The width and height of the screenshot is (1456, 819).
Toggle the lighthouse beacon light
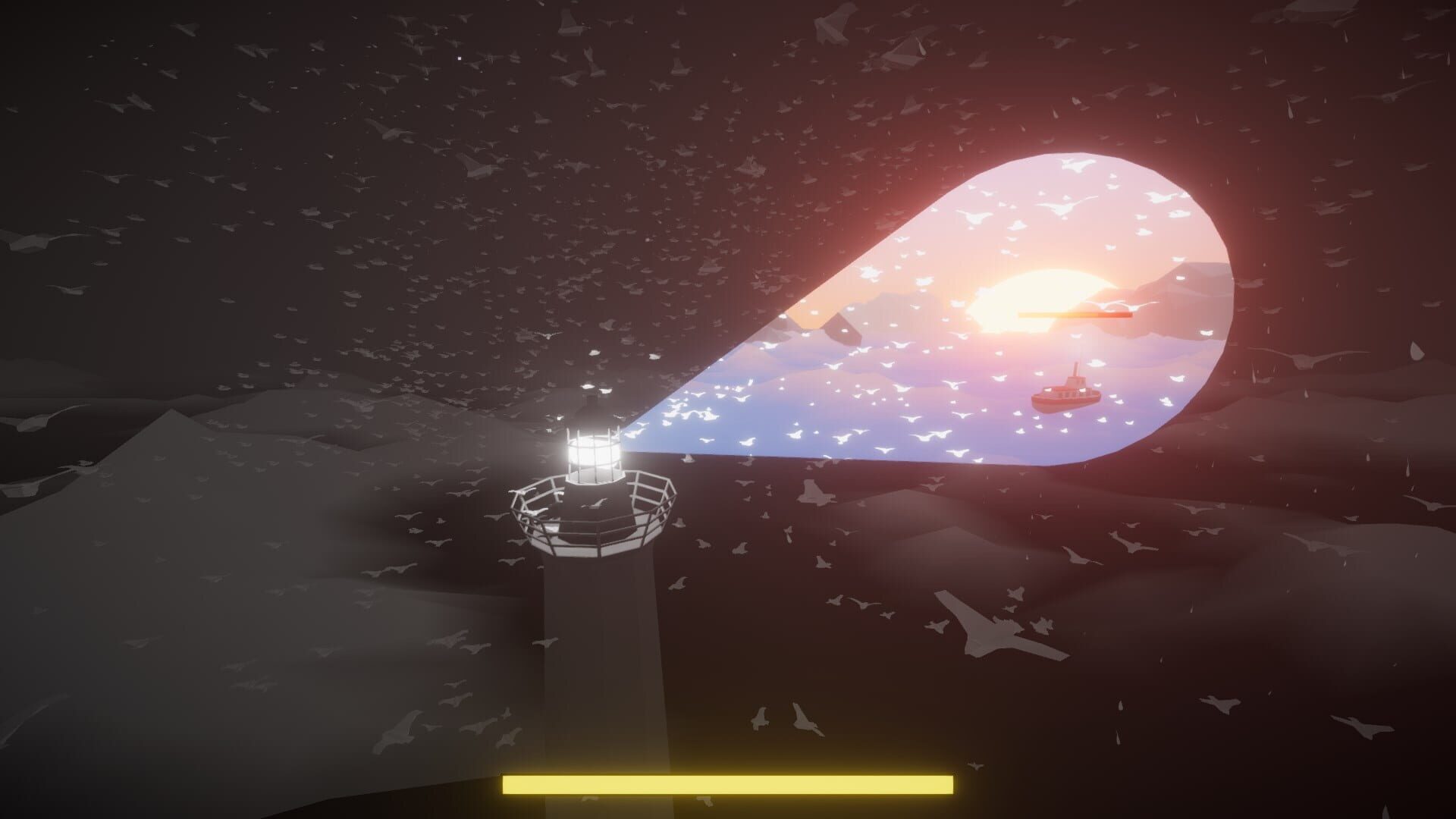pyautogui.click(x=593, y=451)
